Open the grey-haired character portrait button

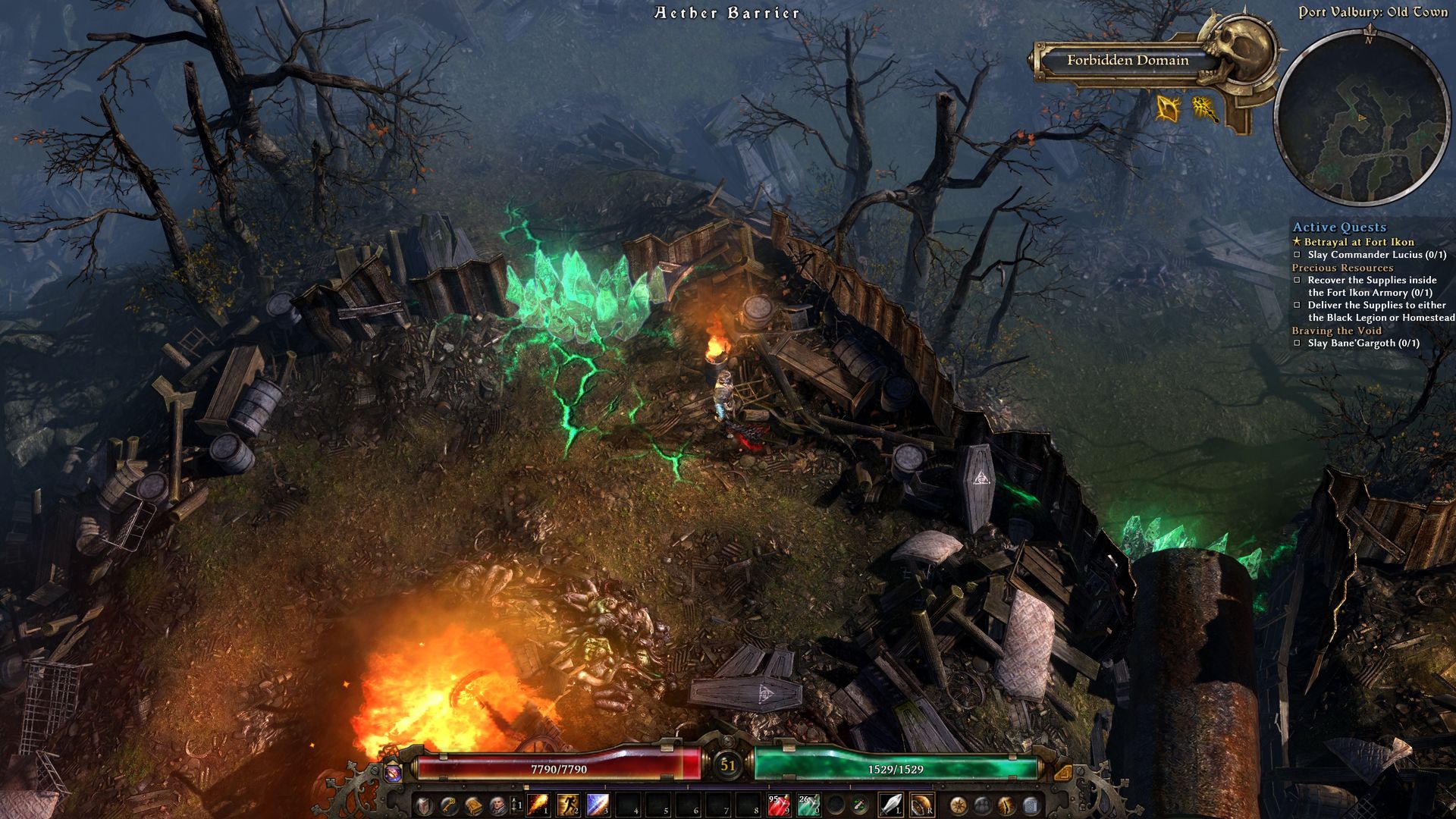pos(497,805)
